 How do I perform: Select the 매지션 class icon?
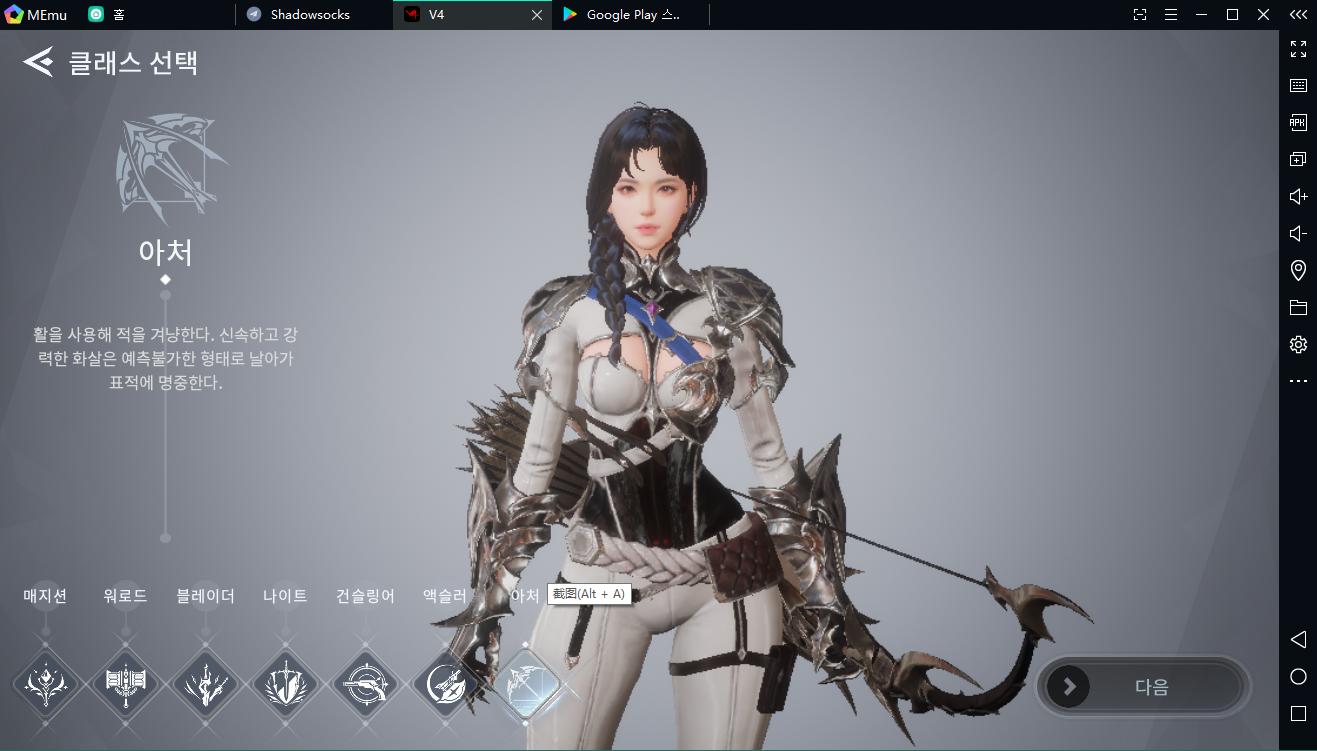point(45,685)
